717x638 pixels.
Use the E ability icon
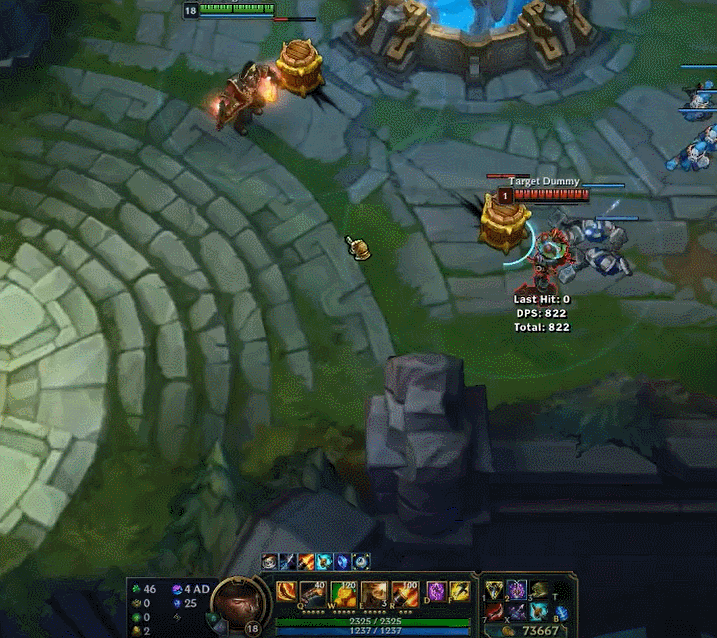pyautogui.click(x=374, y=592)
